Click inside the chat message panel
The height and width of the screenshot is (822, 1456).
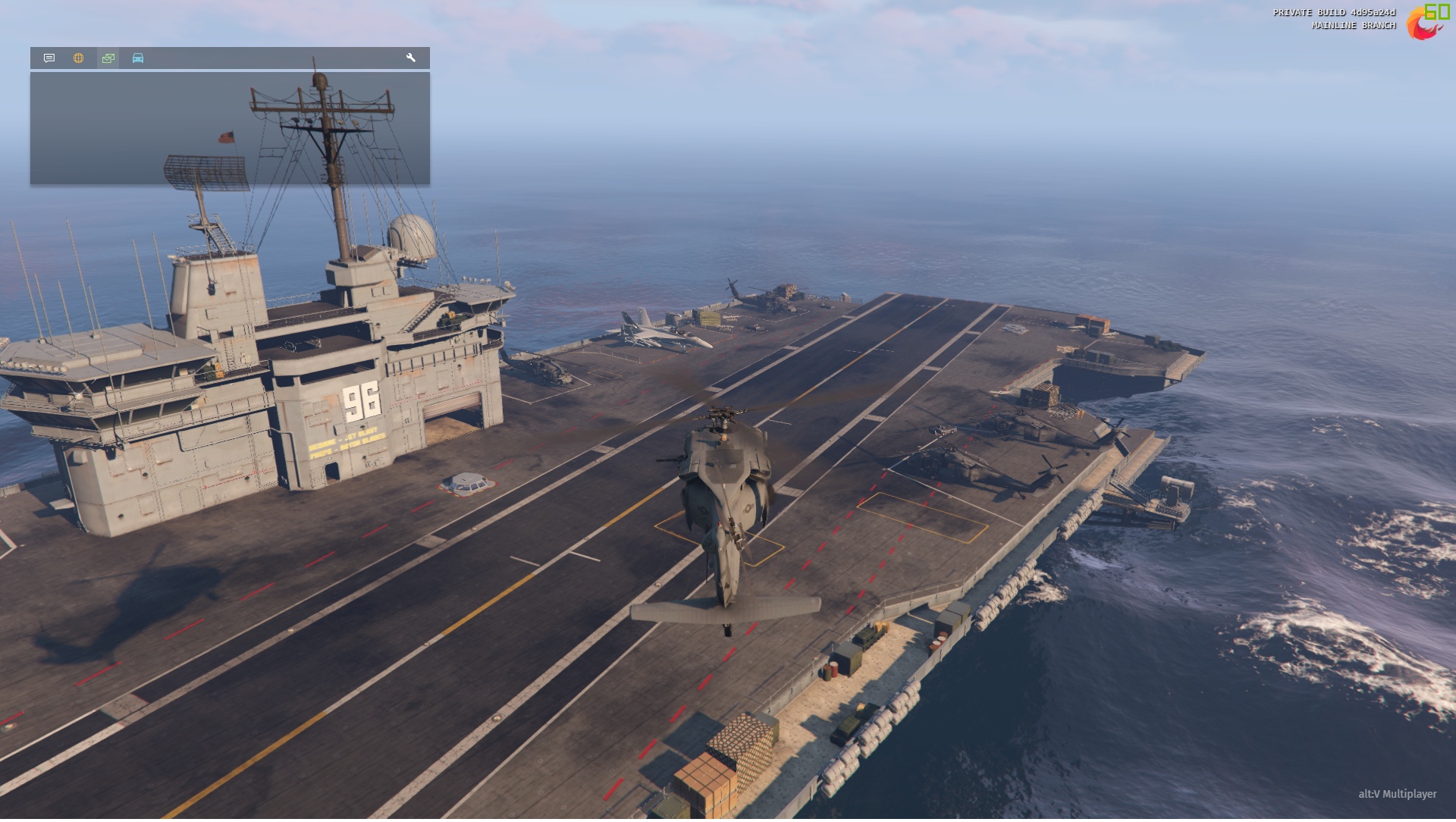[x=230, y=129]
